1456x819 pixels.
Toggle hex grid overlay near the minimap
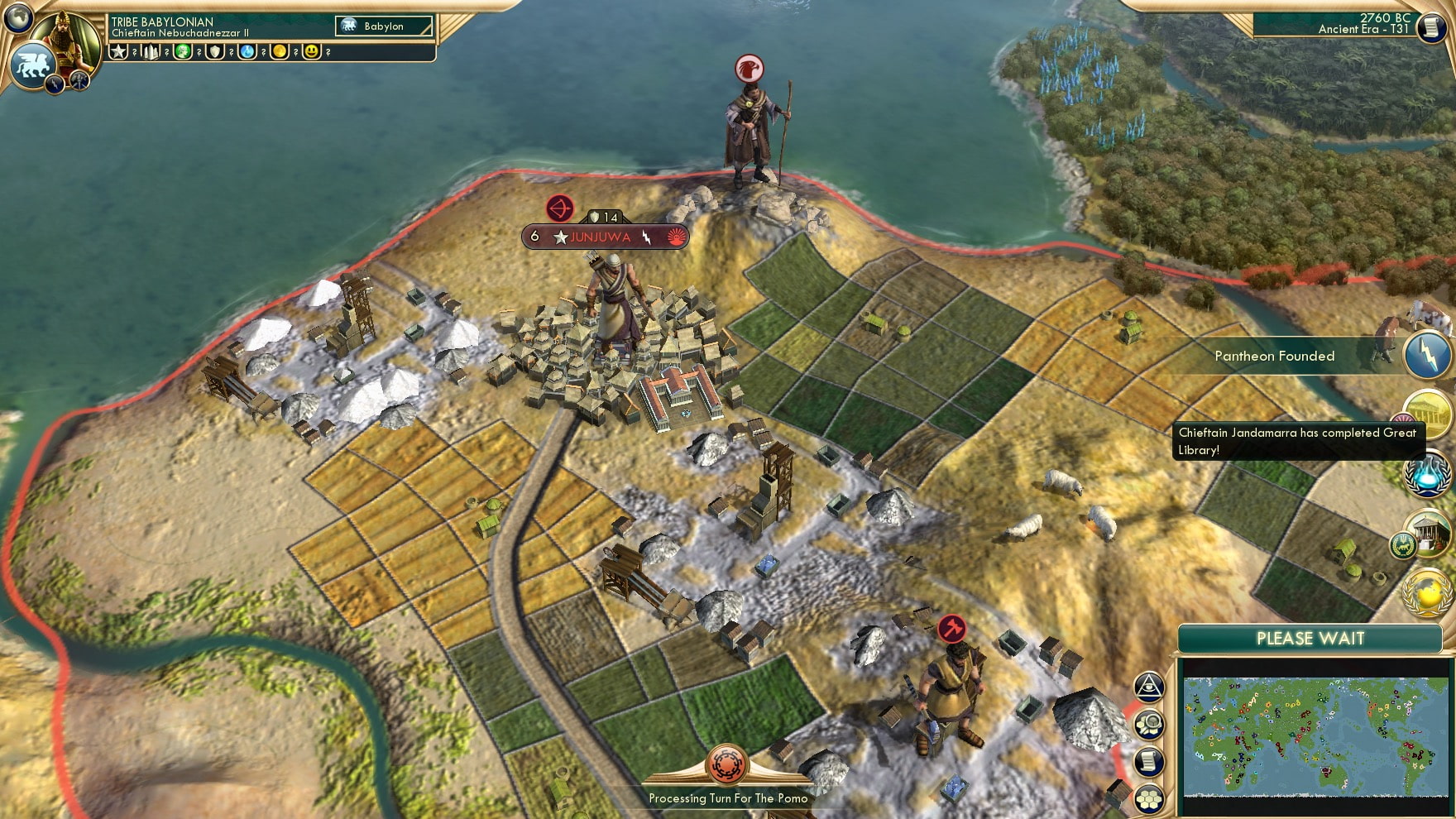(1149, 799)
